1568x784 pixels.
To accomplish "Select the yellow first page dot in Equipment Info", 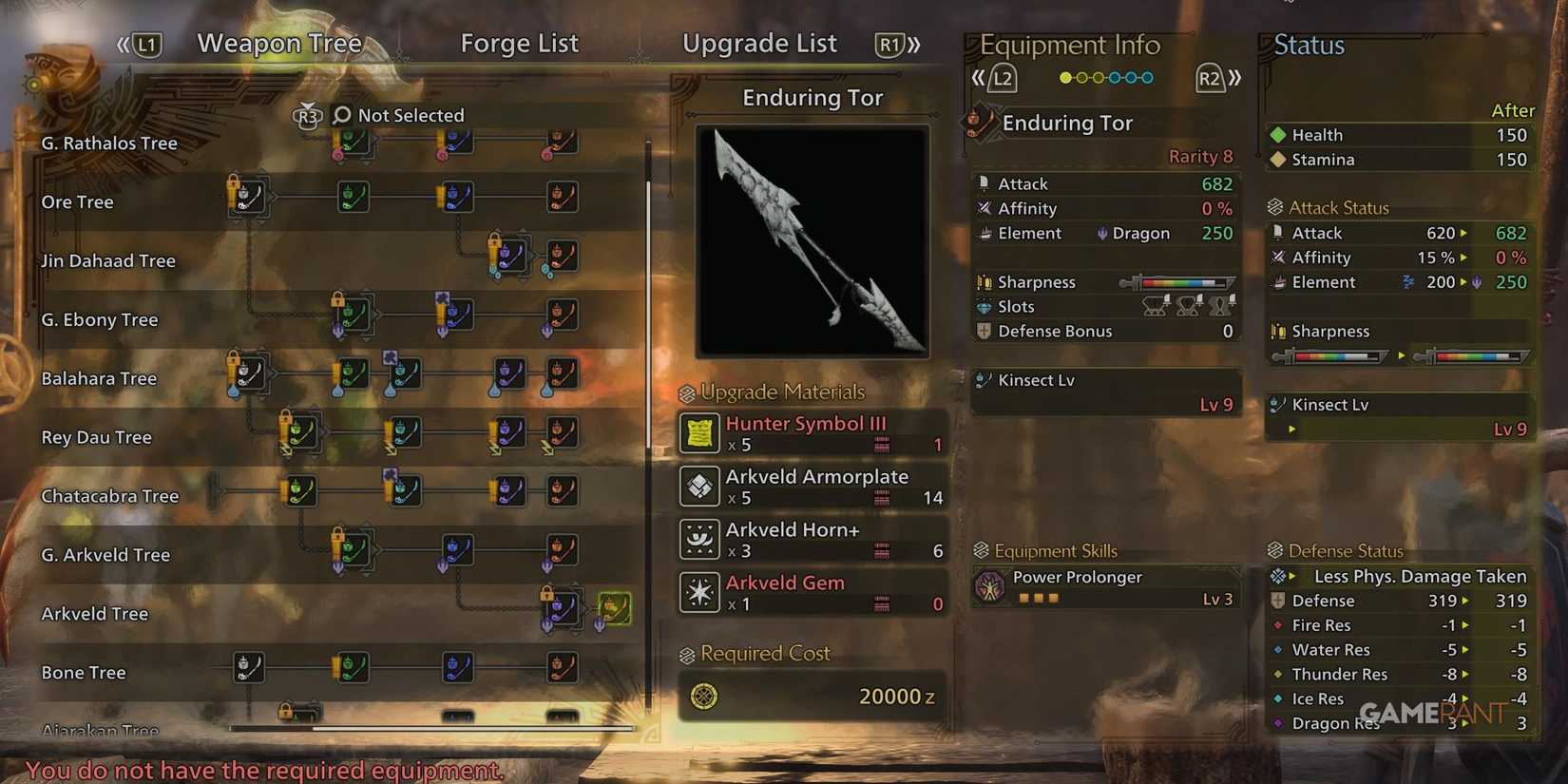I will 1066,78.
